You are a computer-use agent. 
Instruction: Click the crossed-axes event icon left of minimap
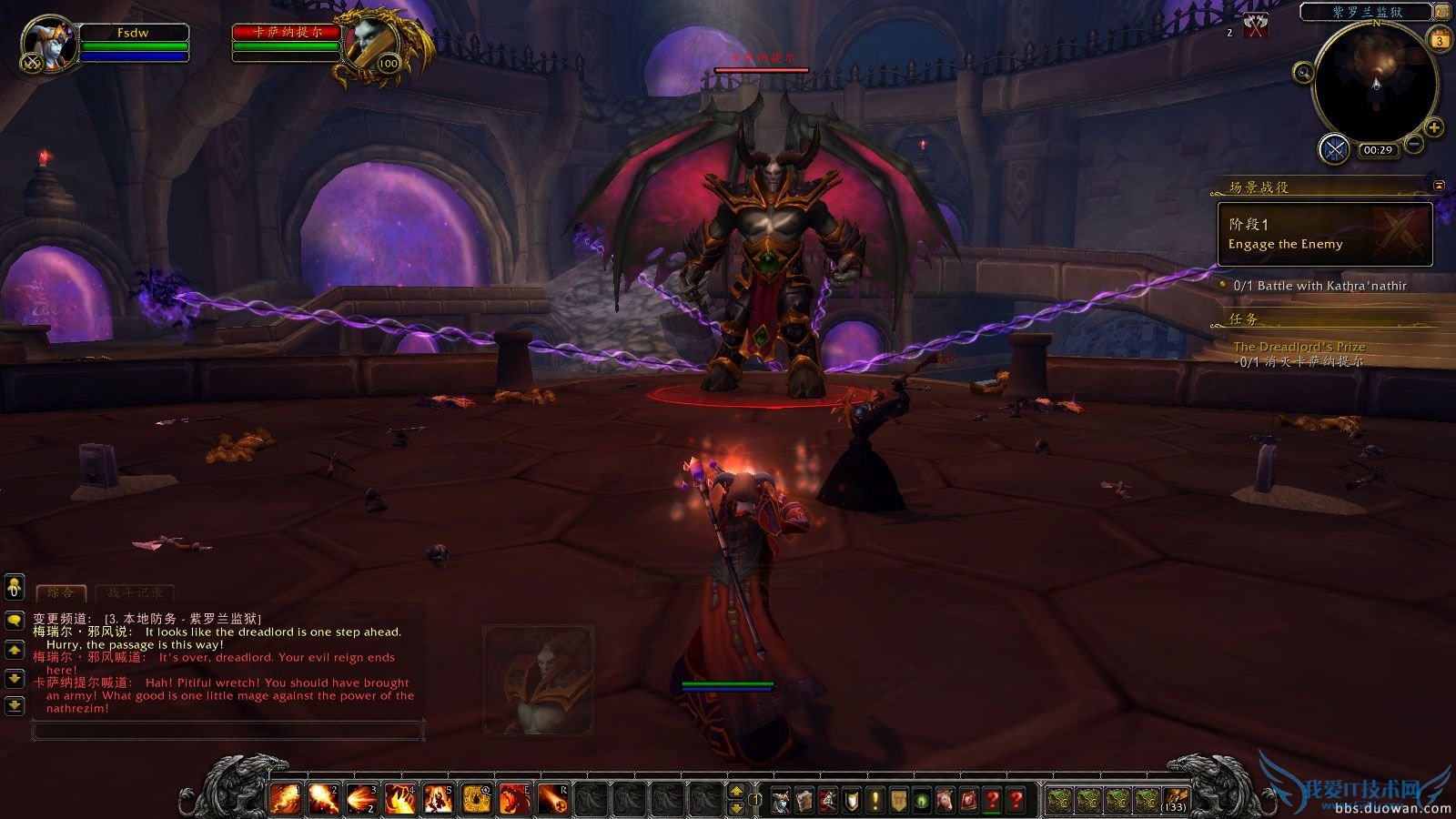point(1255,24)
